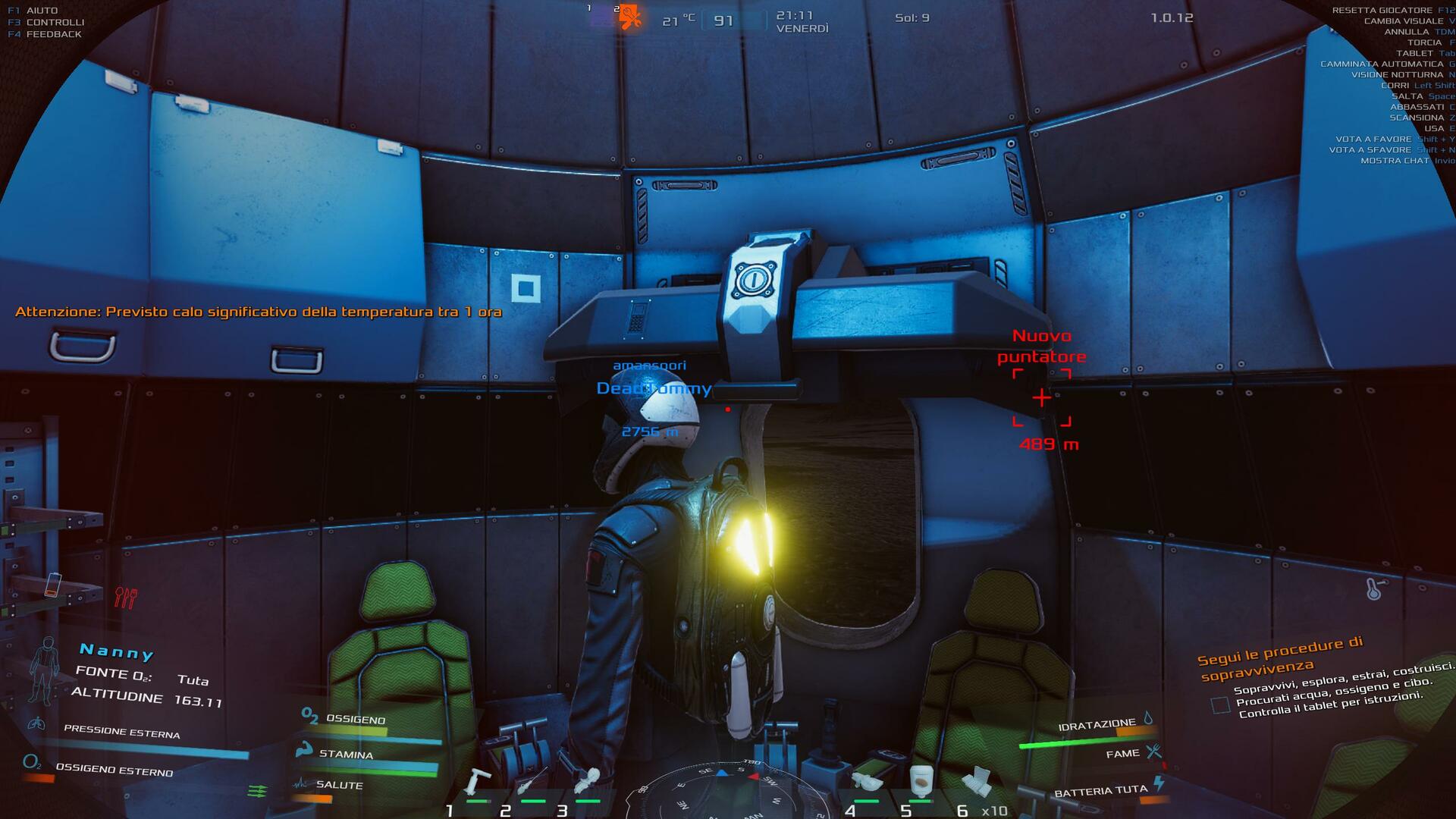Click the orange wrench tools icon
Viewport: 1456px width, 819px height.
click(x=629, y=17)
